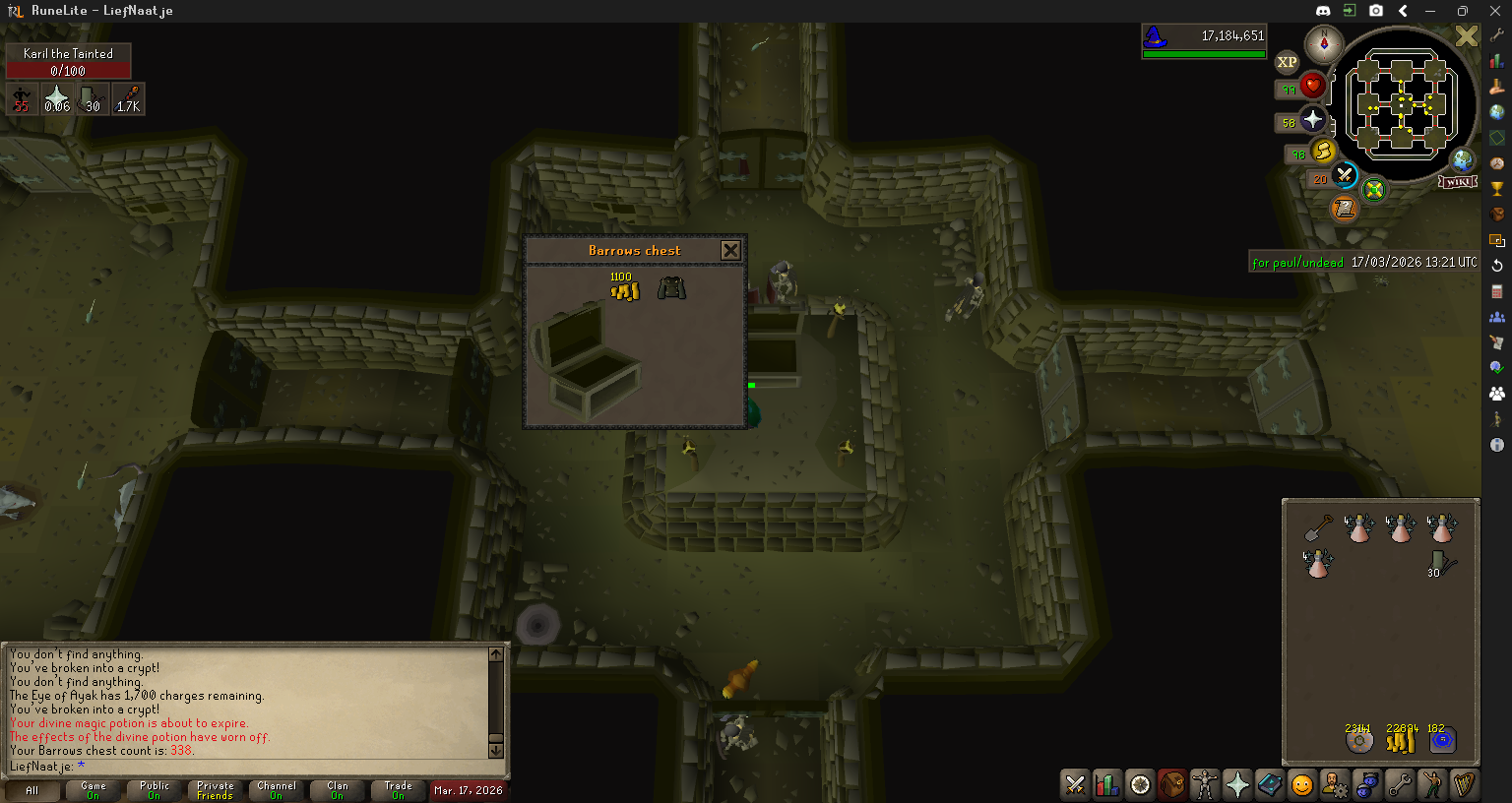Click the compass to face north
Screen dimensions: 1512x803
(1324, 44)
